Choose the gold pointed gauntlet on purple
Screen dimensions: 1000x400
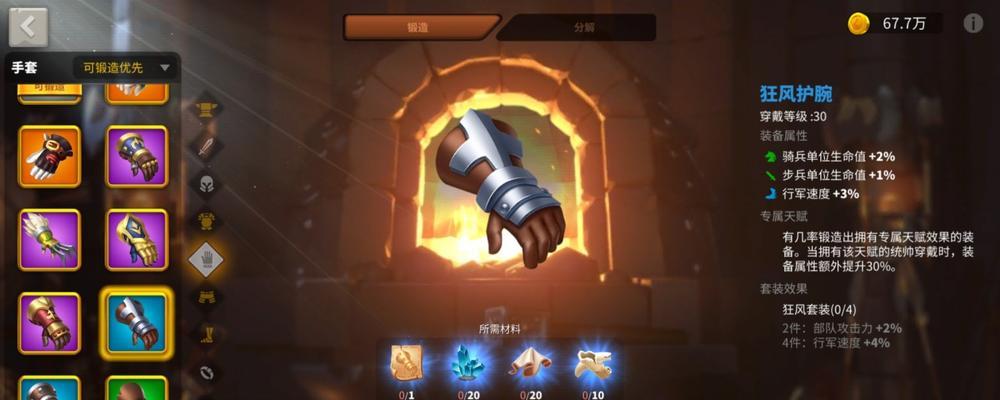coord(137,240)
